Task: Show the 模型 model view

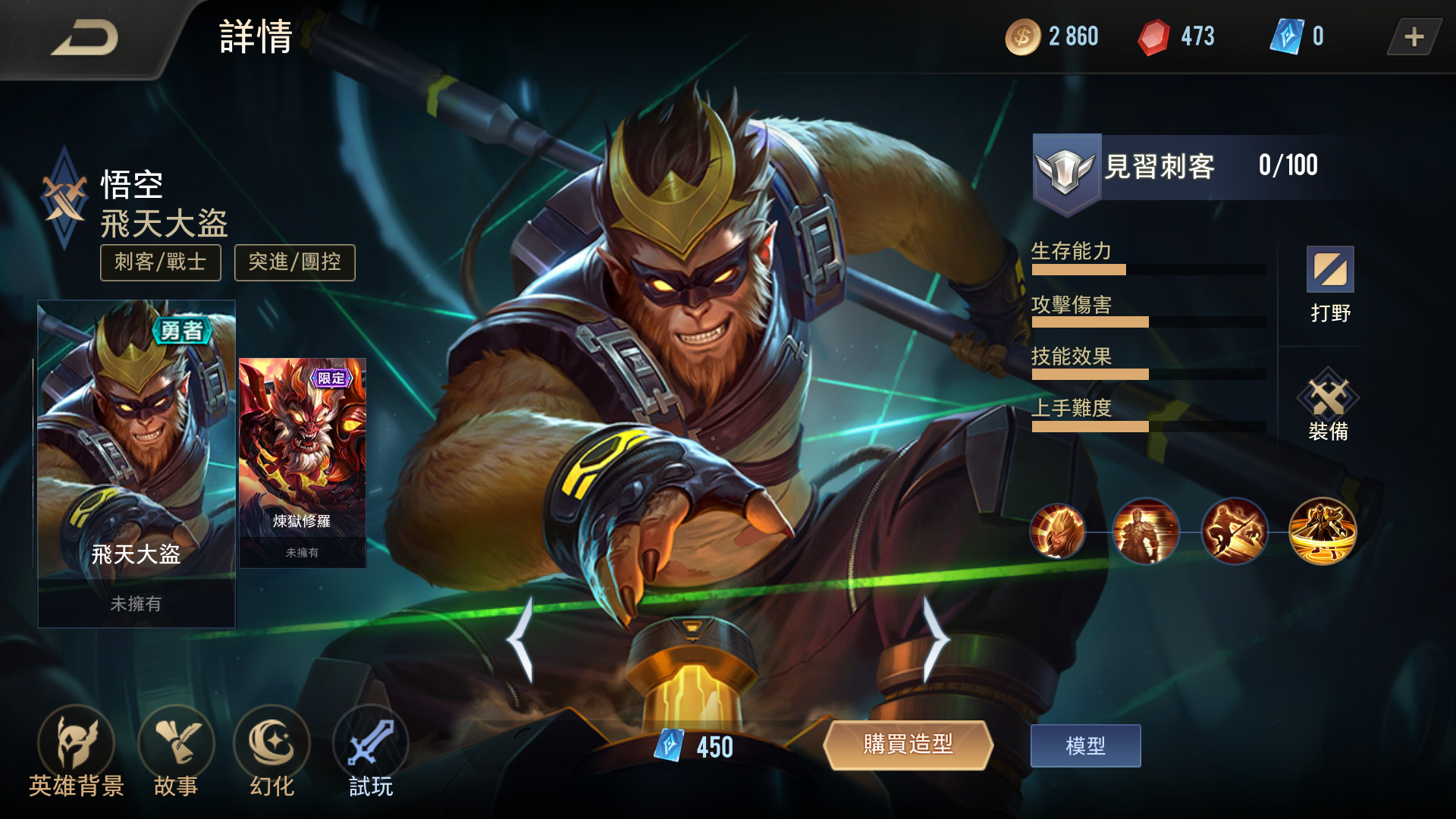Action: (1085, 745)
